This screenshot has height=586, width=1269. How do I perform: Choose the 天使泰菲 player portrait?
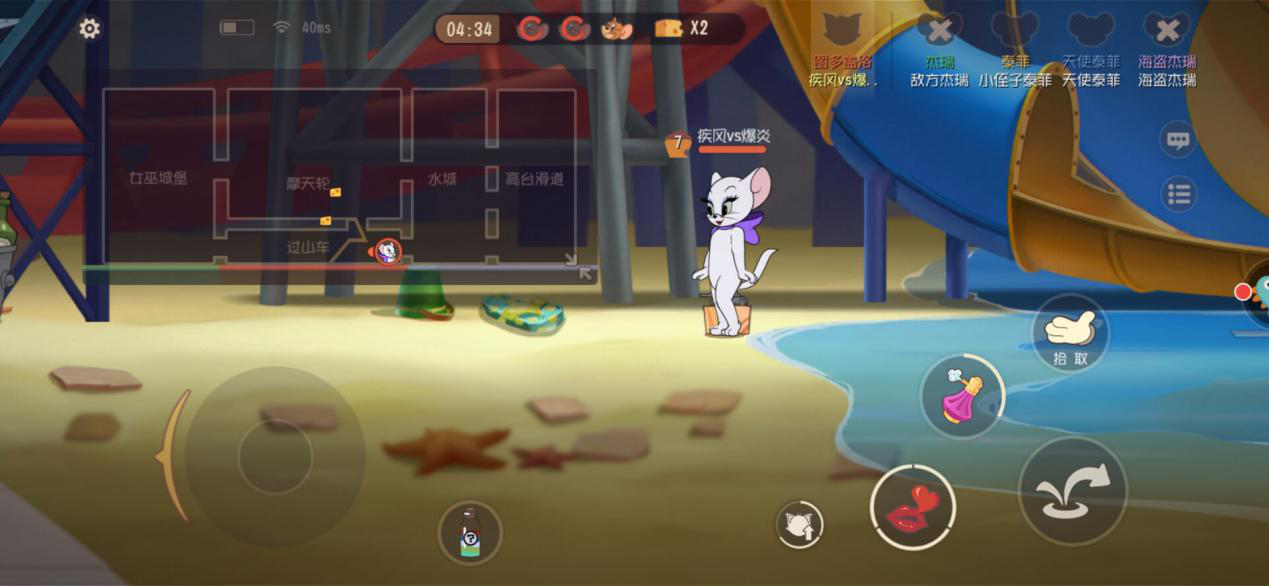(x=1090, y=30)
